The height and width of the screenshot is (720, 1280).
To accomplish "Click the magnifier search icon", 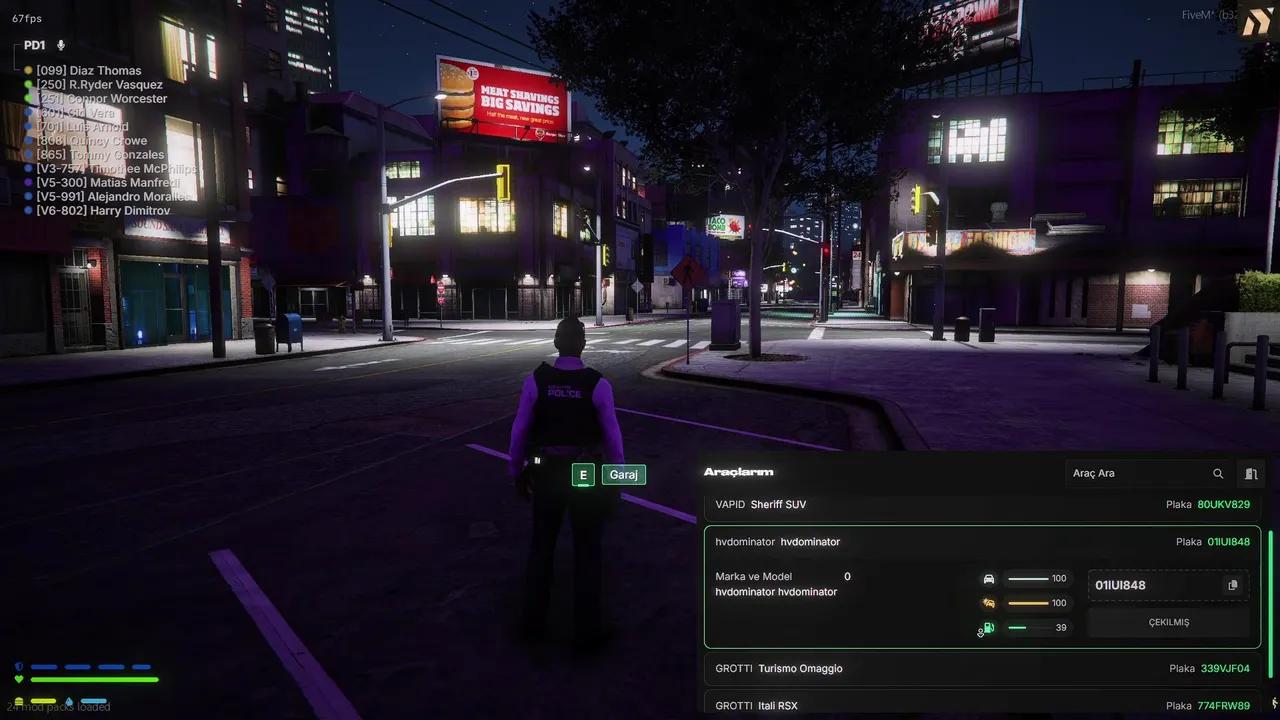I will (x=1218, y=473).
